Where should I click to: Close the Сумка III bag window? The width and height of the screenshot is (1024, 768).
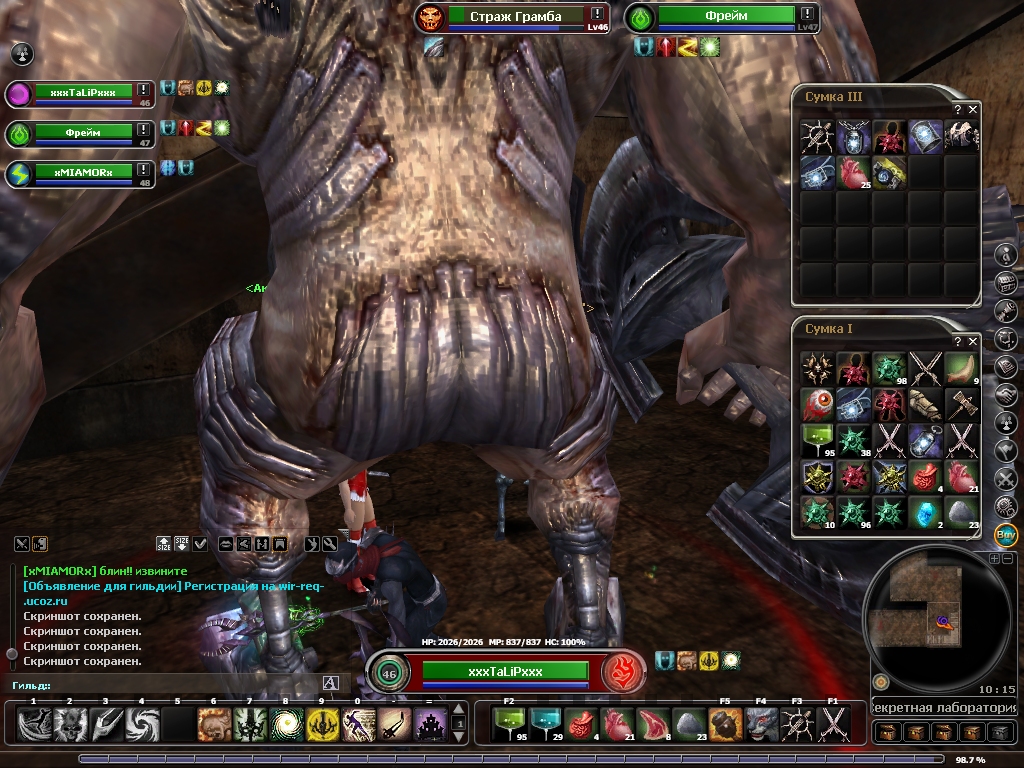point(973,109)
